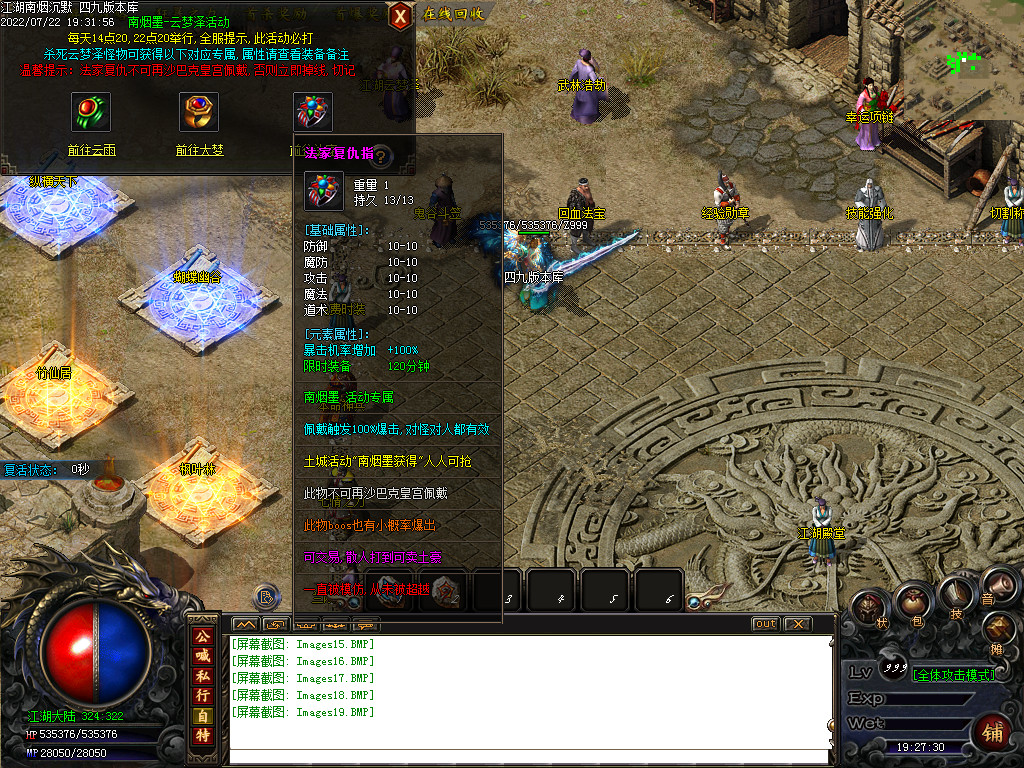Toggle sound with the 音 icon
Image resolution: width=1024 pixels, height=768 pixels.
[x=995, y=584]
